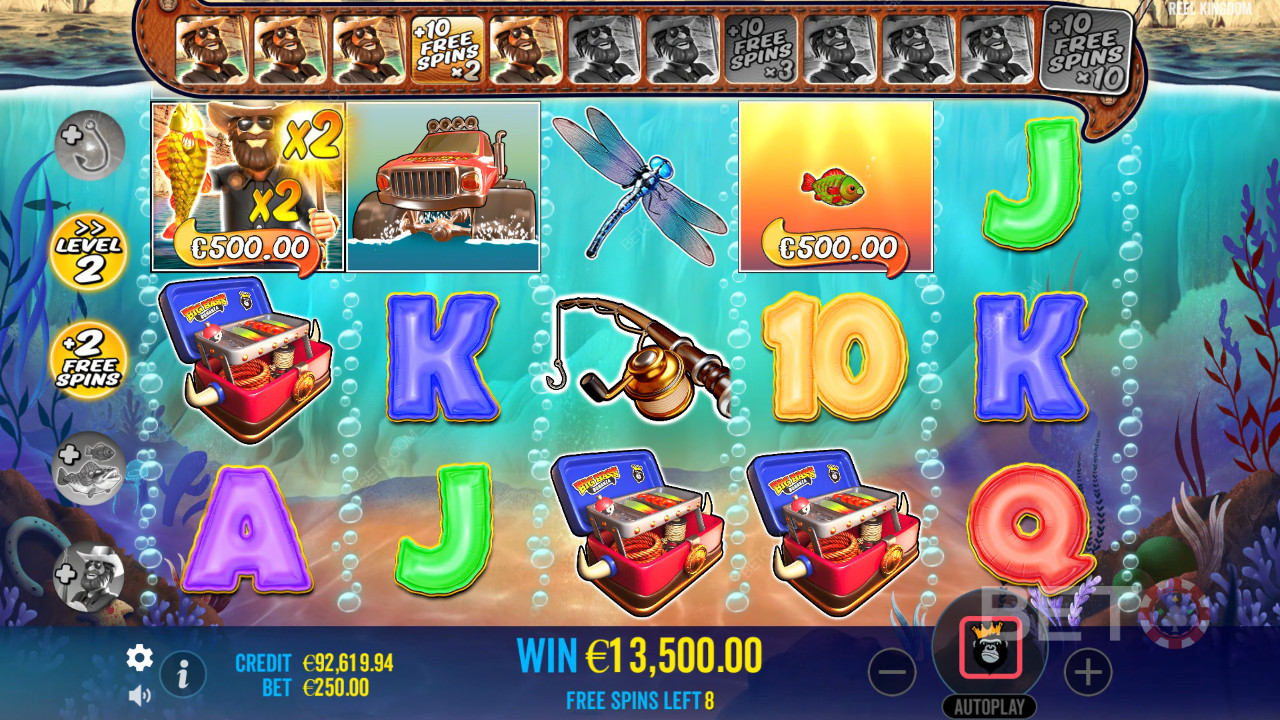Image resolution: width=1280 pixels, height=720 pixels.
Task: Open the settings gear menu
Action: (x=139, y=657)
